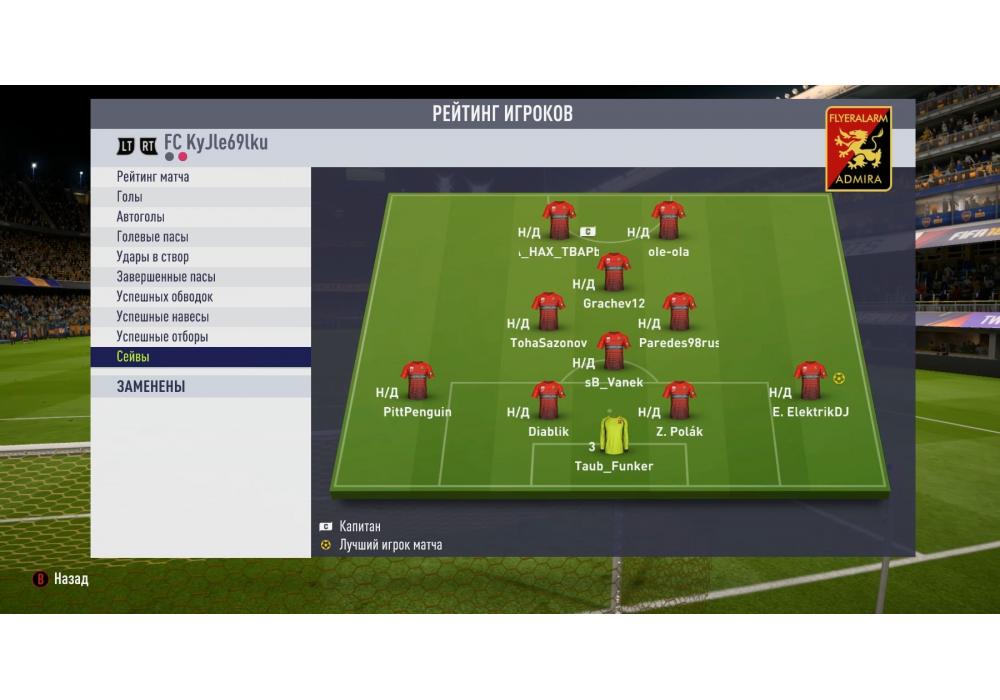Select striker ole-ola's shirt
The width and height of the screenshot is (1000, 700).
pyautogui.click(x=668, y=222)
